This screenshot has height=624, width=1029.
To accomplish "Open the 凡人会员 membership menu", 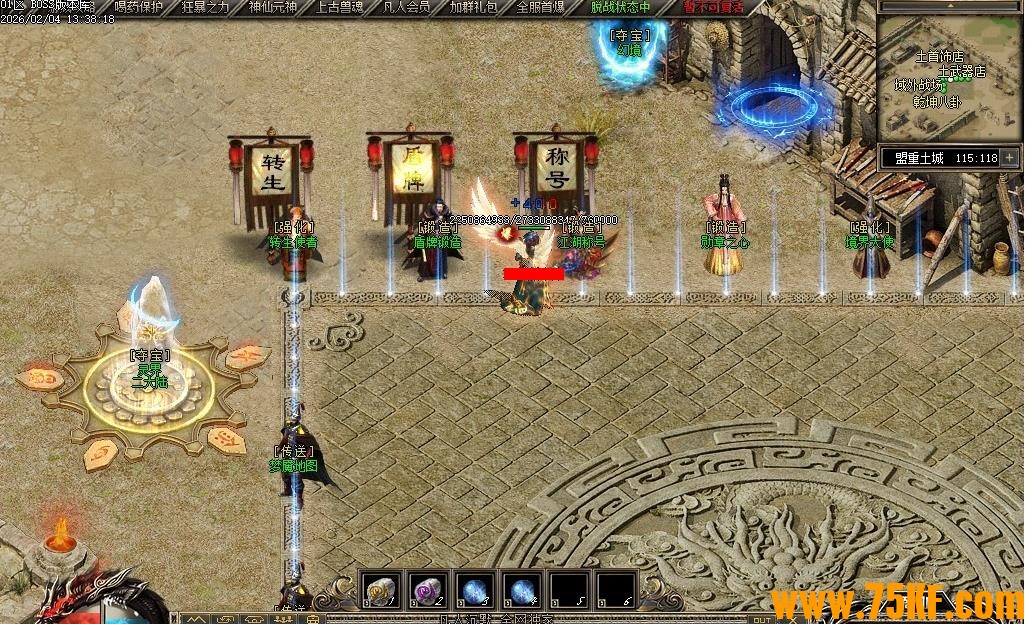I will click(x=407, y=7).
